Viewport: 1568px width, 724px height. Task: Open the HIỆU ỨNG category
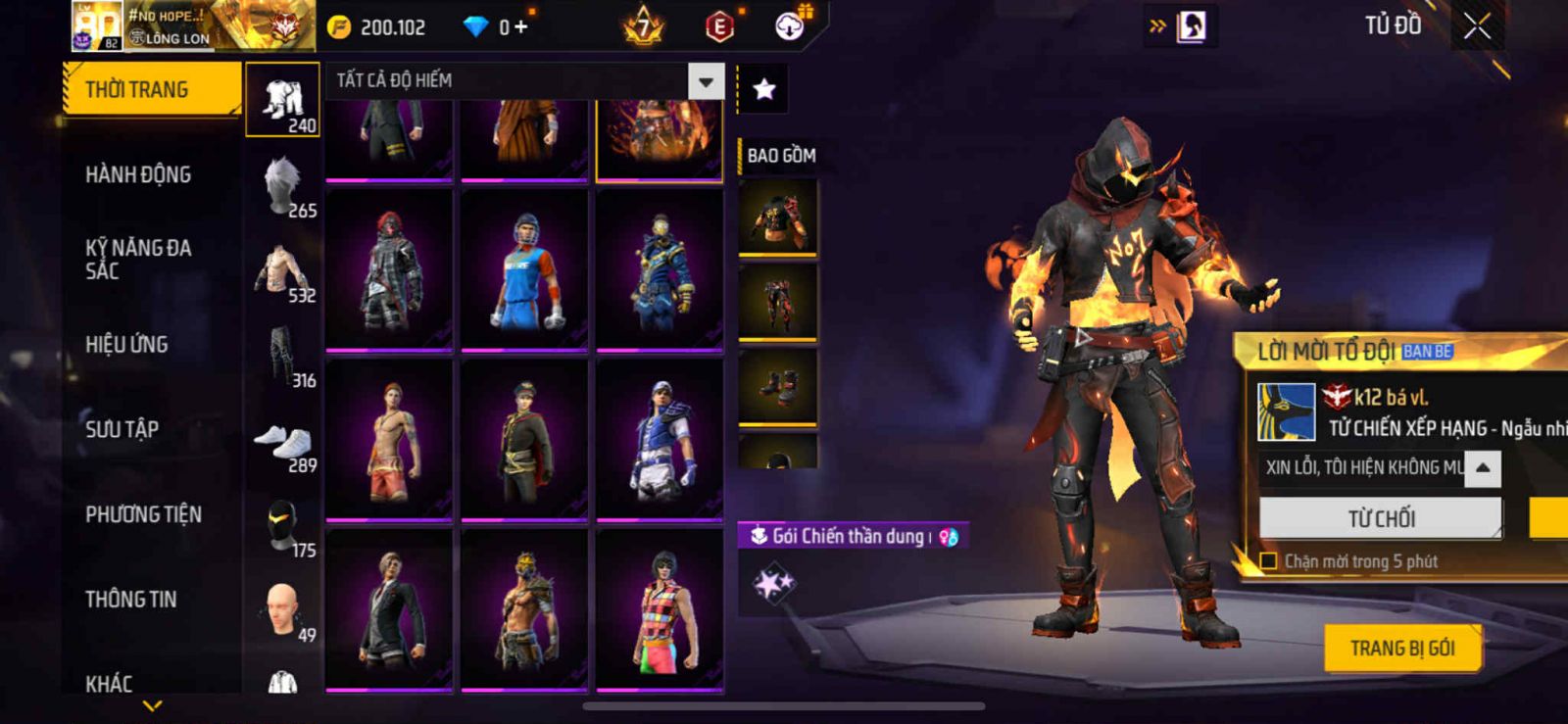[x=126, y=345]
